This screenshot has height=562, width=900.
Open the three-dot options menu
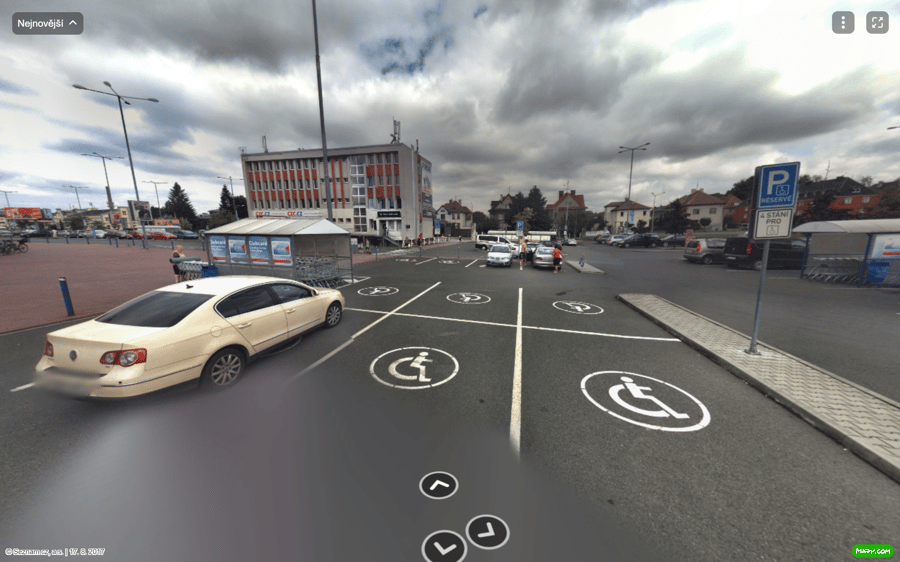click(x=843, y=23)
